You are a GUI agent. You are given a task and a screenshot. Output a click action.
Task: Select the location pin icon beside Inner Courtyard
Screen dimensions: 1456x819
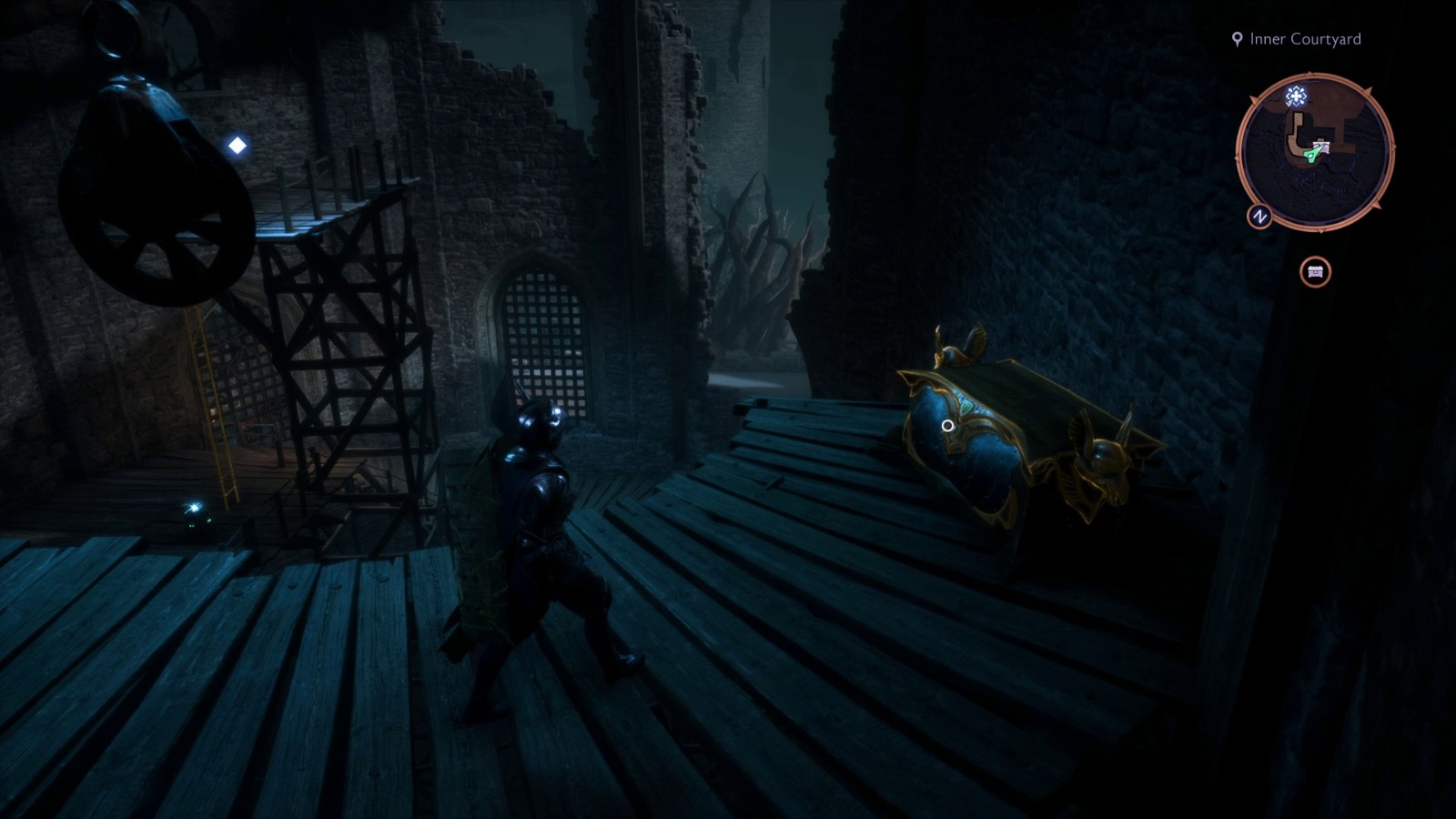click(x=1236, y=39)
